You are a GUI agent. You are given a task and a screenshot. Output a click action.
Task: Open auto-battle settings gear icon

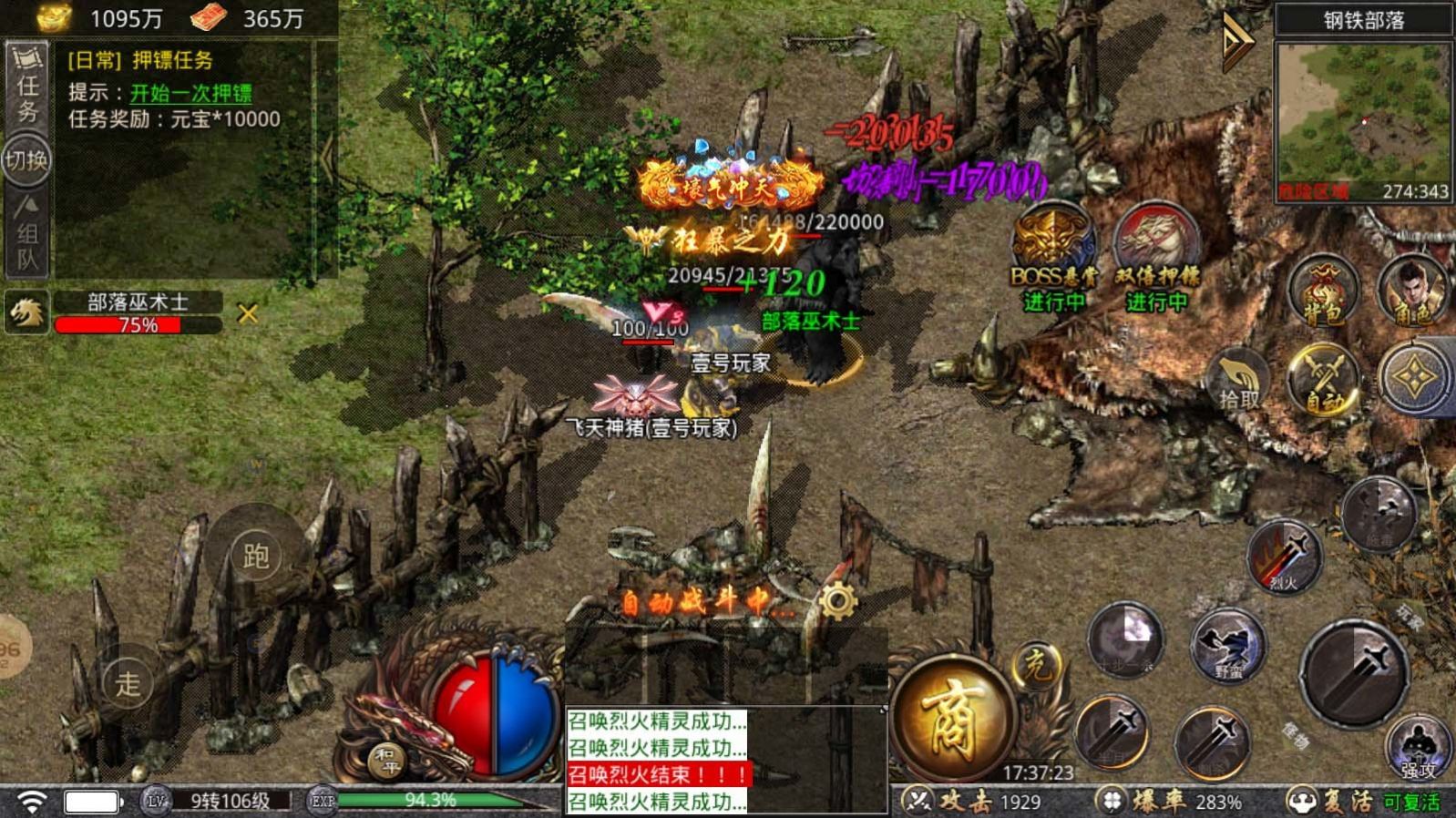click(x=837, y=602)
